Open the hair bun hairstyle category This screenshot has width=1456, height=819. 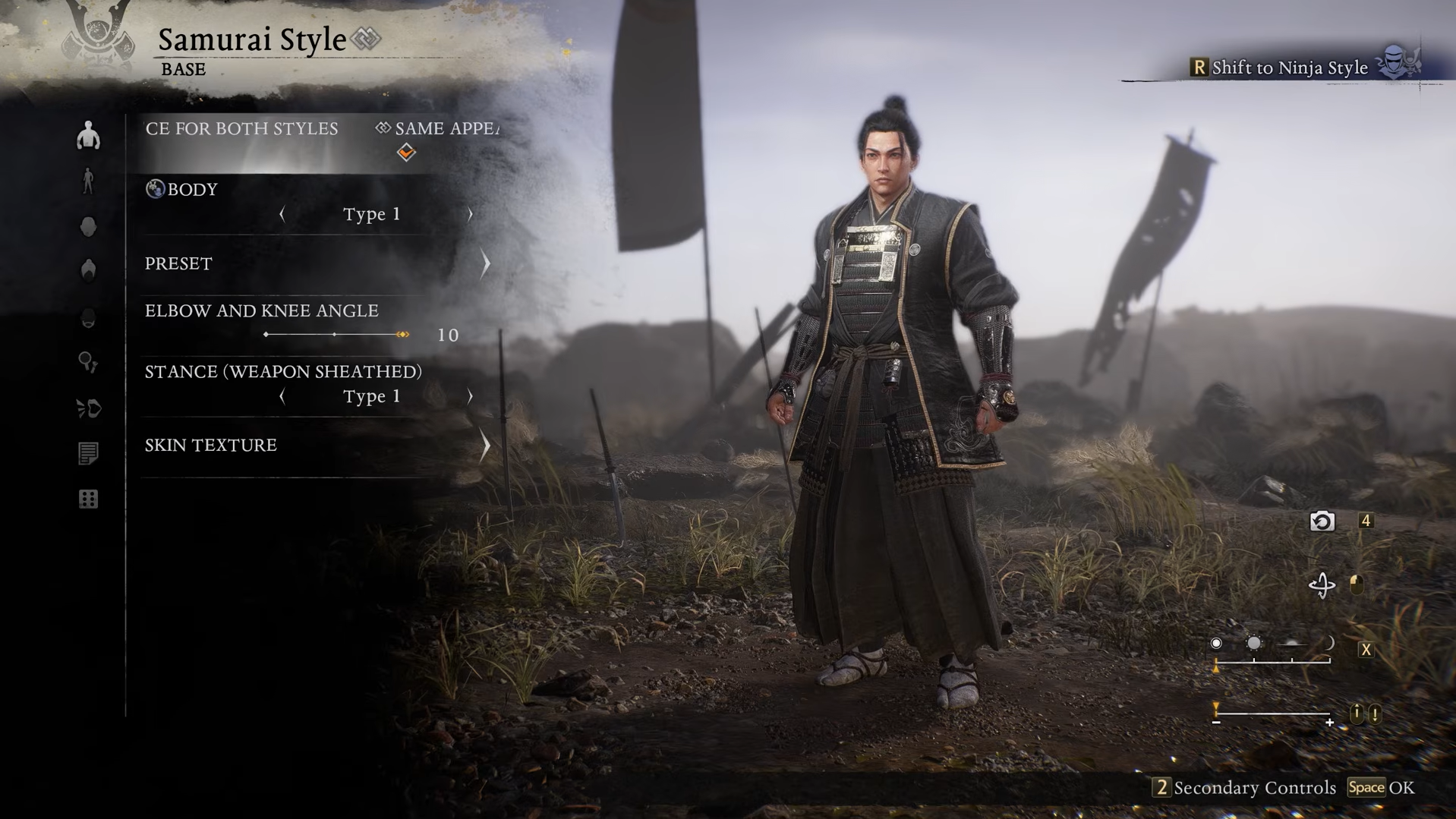(88, 271)
